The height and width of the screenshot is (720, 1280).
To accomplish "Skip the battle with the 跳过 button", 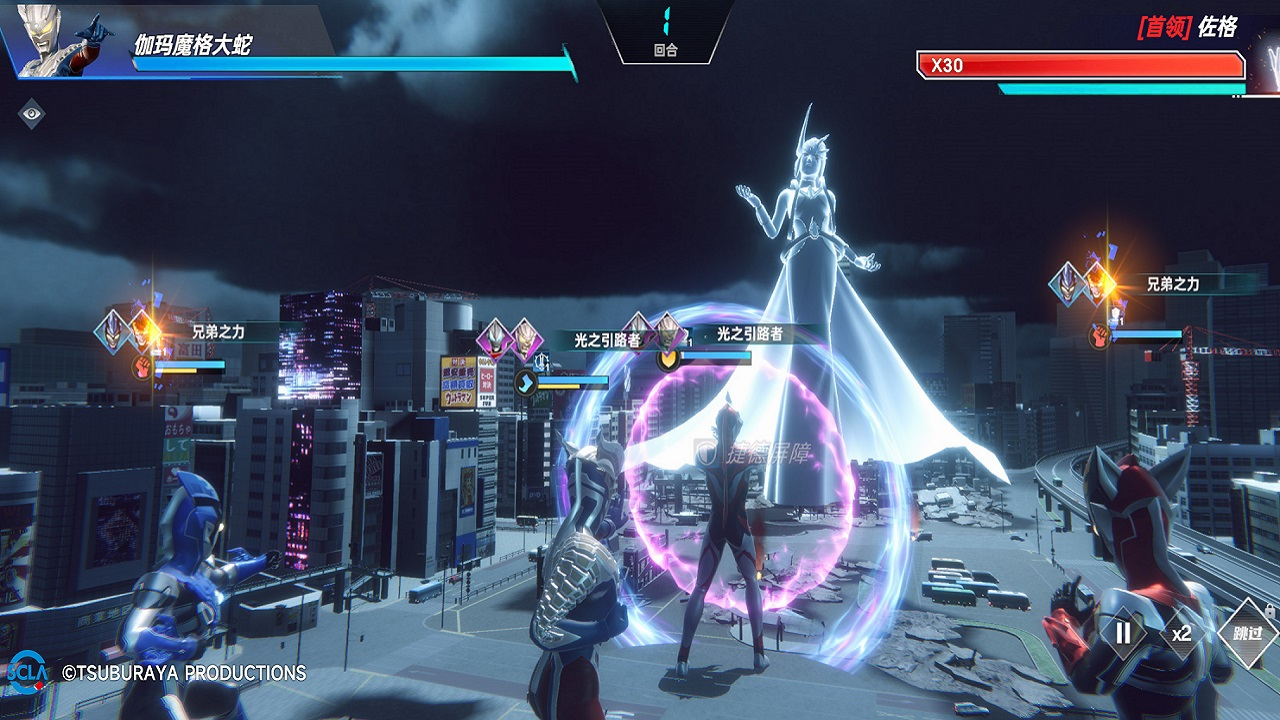I will pos(1248,633).
